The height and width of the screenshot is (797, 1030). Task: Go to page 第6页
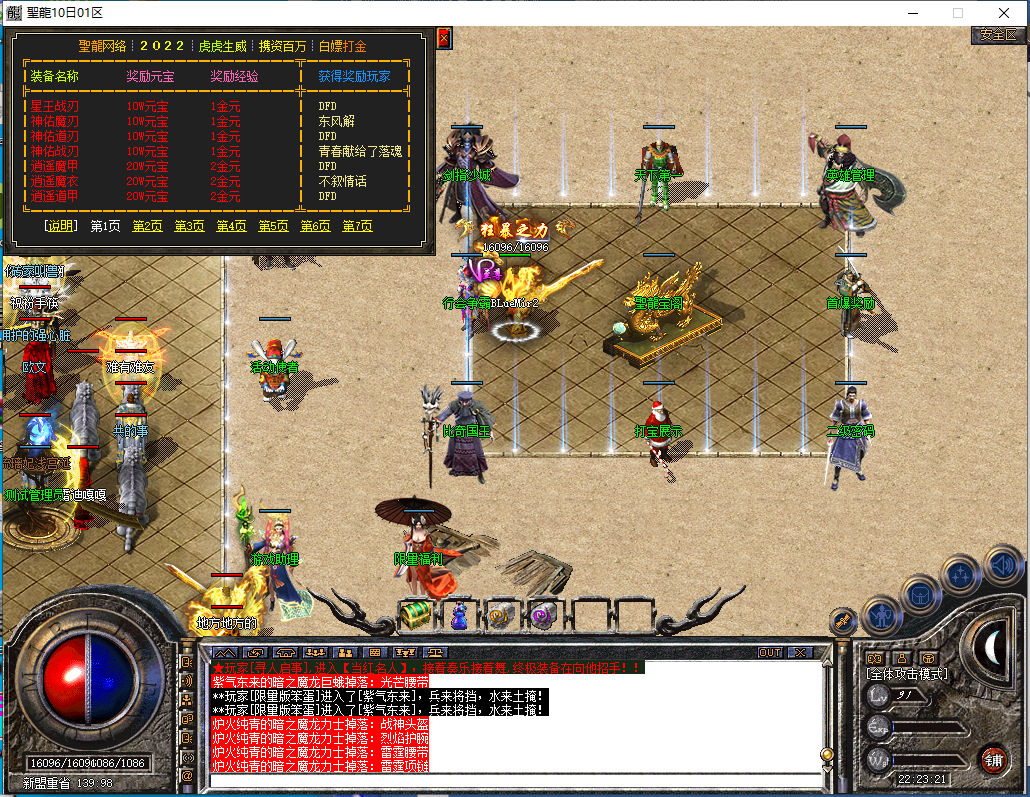pos(315,226)
